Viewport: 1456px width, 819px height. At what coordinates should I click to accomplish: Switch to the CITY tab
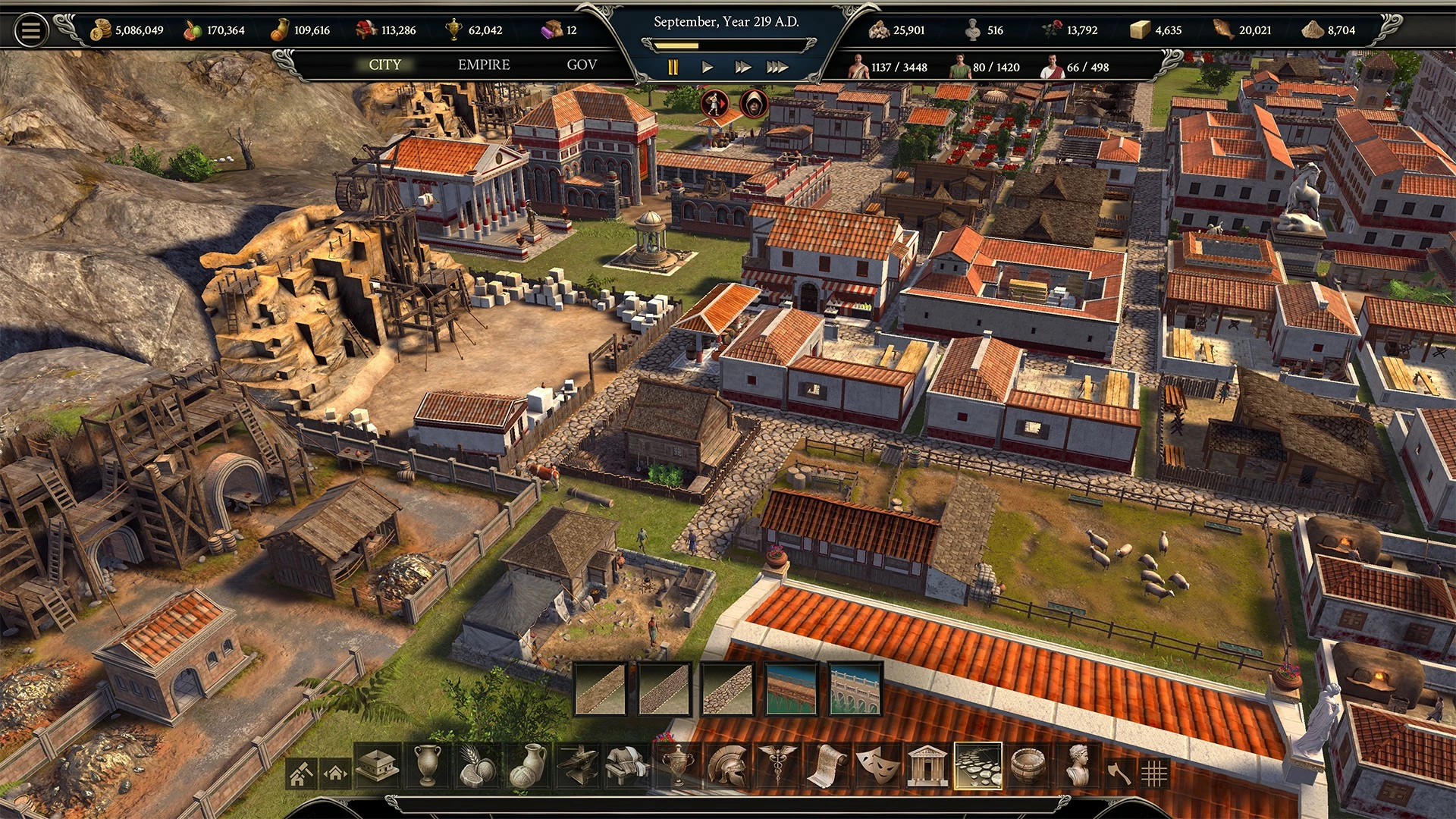click(x=384, y=65)
